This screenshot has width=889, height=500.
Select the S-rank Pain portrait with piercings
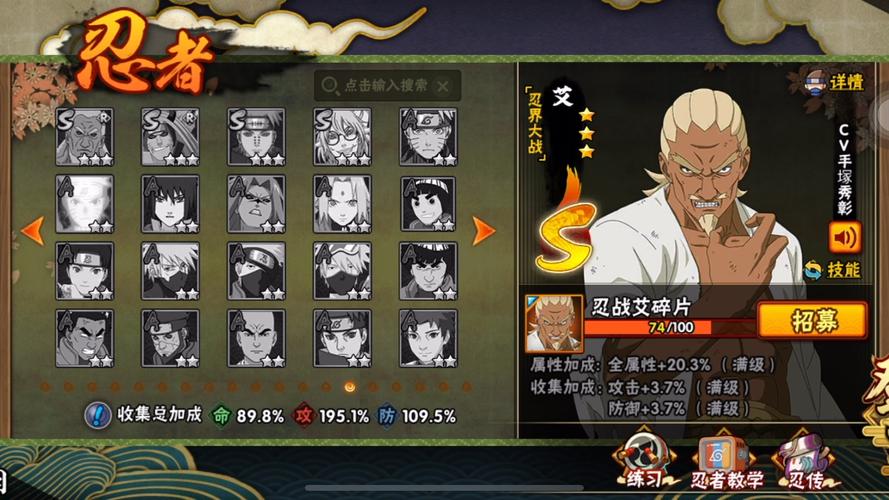coord(256,137)
